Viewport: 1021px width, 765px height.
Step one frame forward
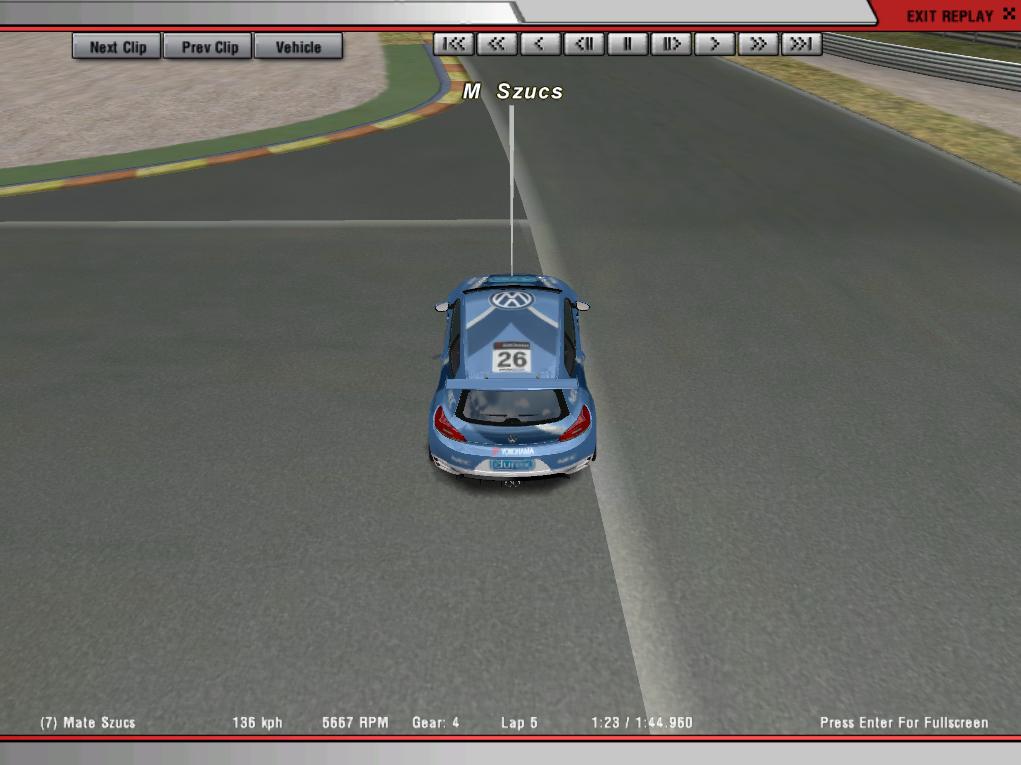coord(671,44)
